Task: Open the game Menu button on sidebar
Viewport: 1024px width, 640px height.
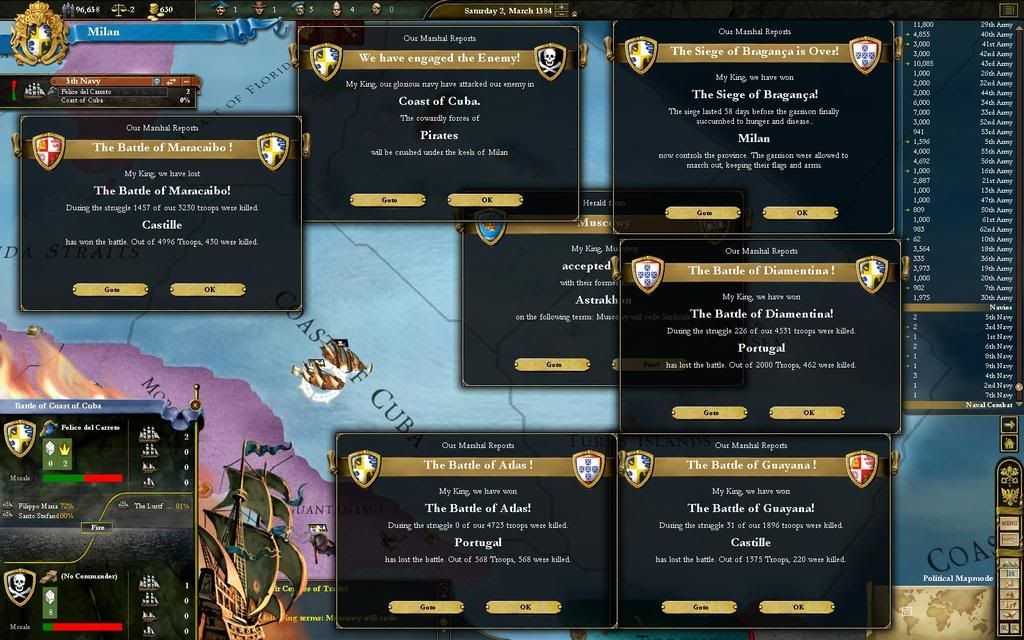Action: point(1009,522)
